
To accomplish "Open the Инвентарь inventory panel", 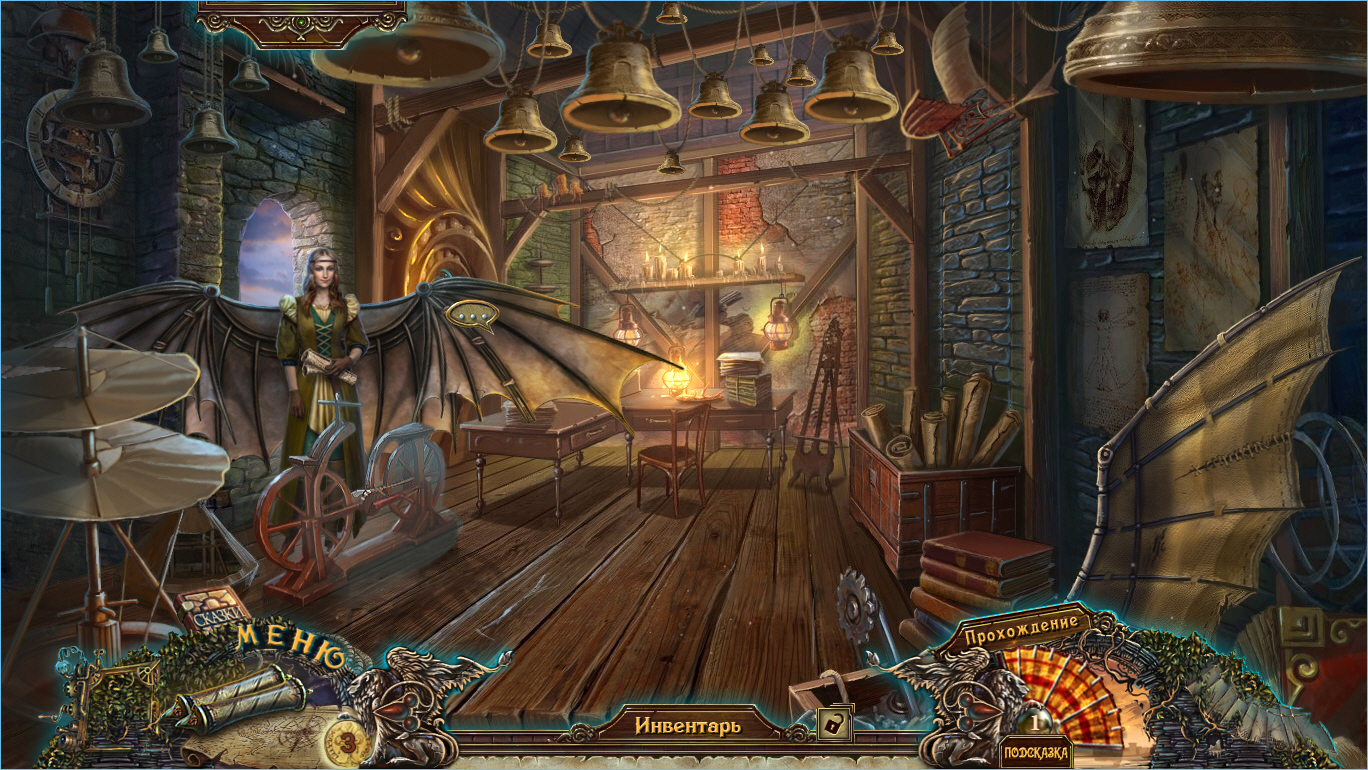I will tap(688, 725).
